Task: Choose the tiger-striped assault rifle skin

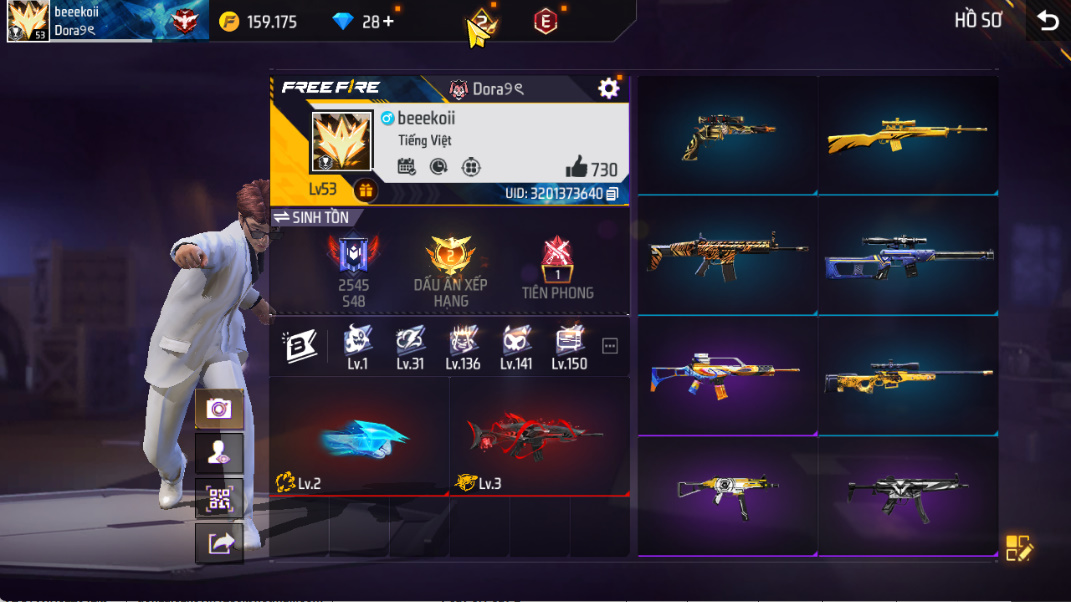Action: [x=727, y=255]
